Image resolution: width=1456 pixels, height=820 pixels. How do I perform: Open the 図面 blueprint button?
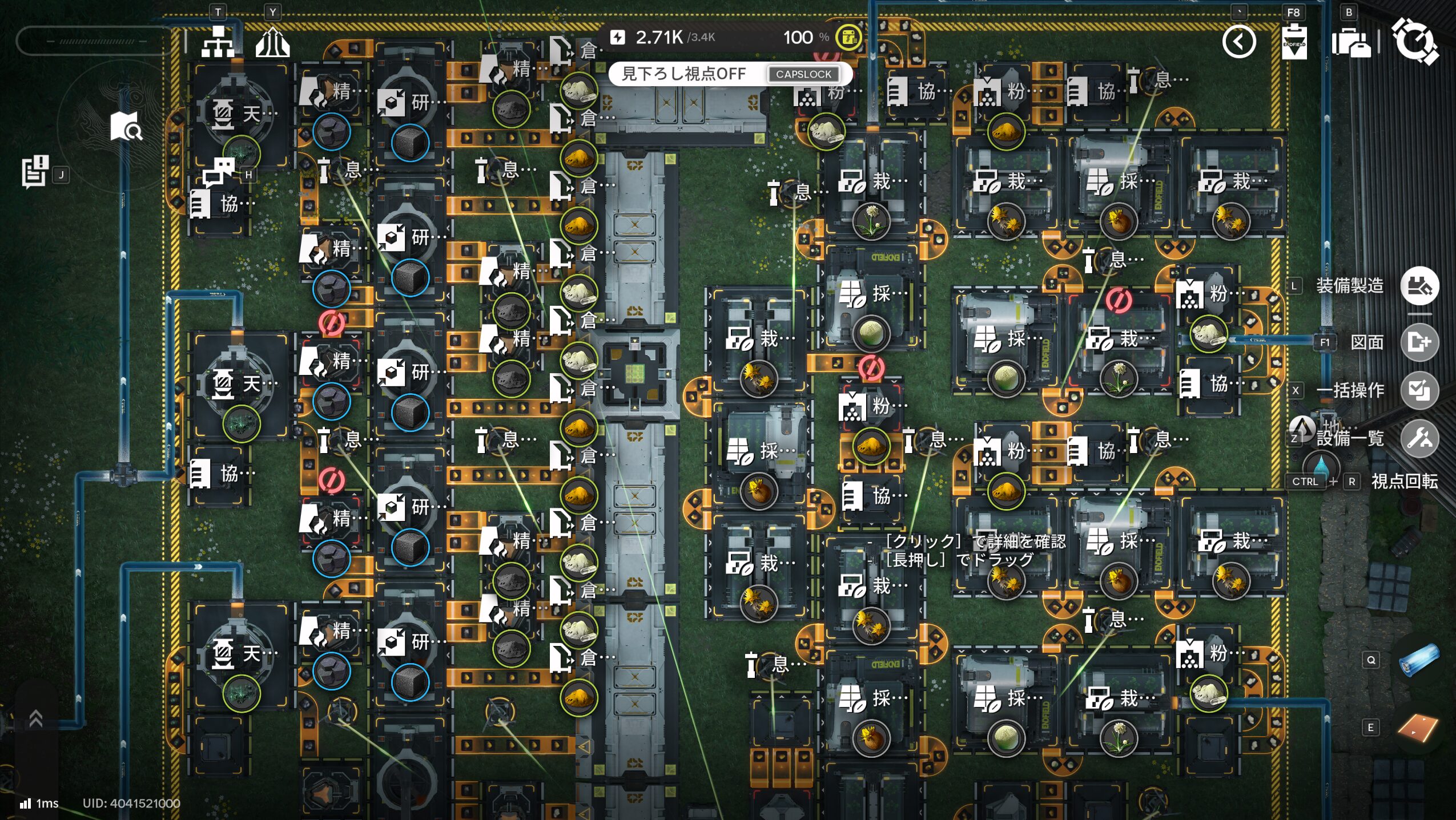click(1419, 342)
